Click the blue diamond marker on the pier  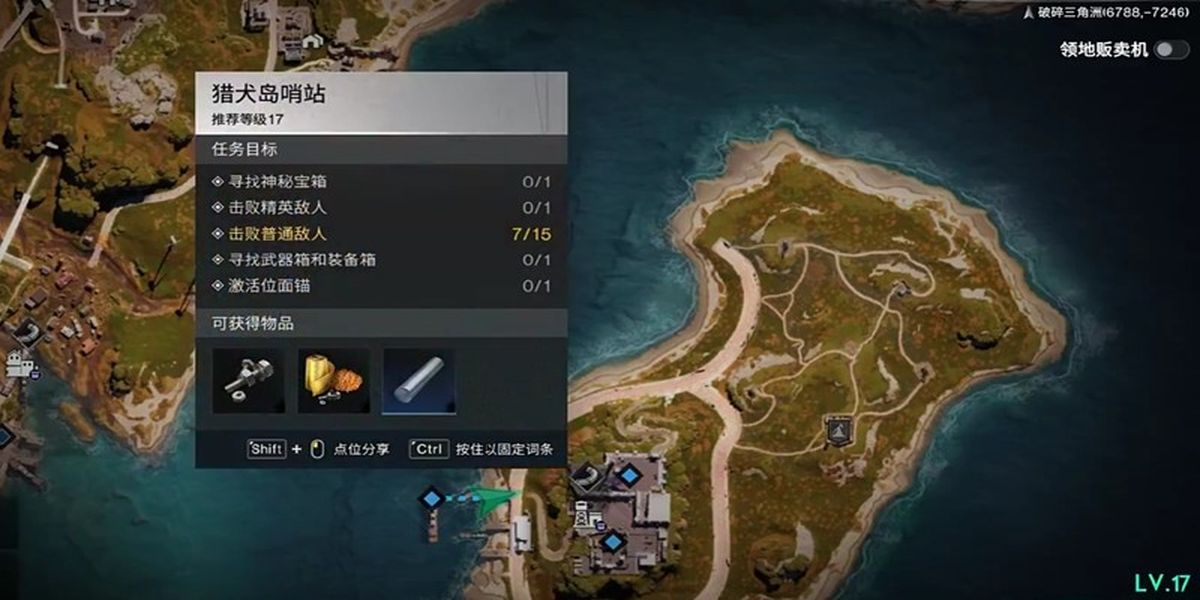point(431,497)
